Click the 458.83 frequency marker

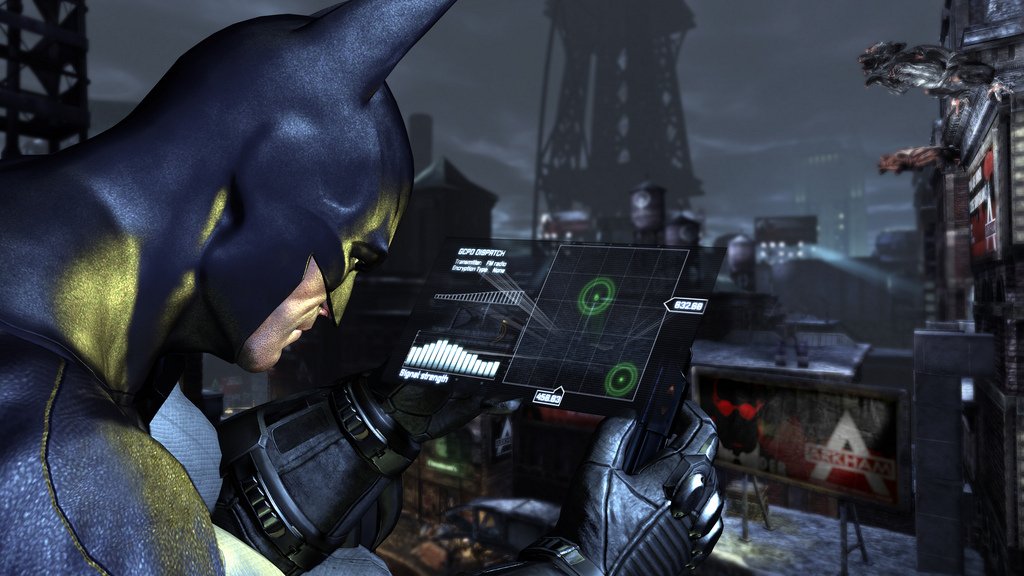(548, 397)
